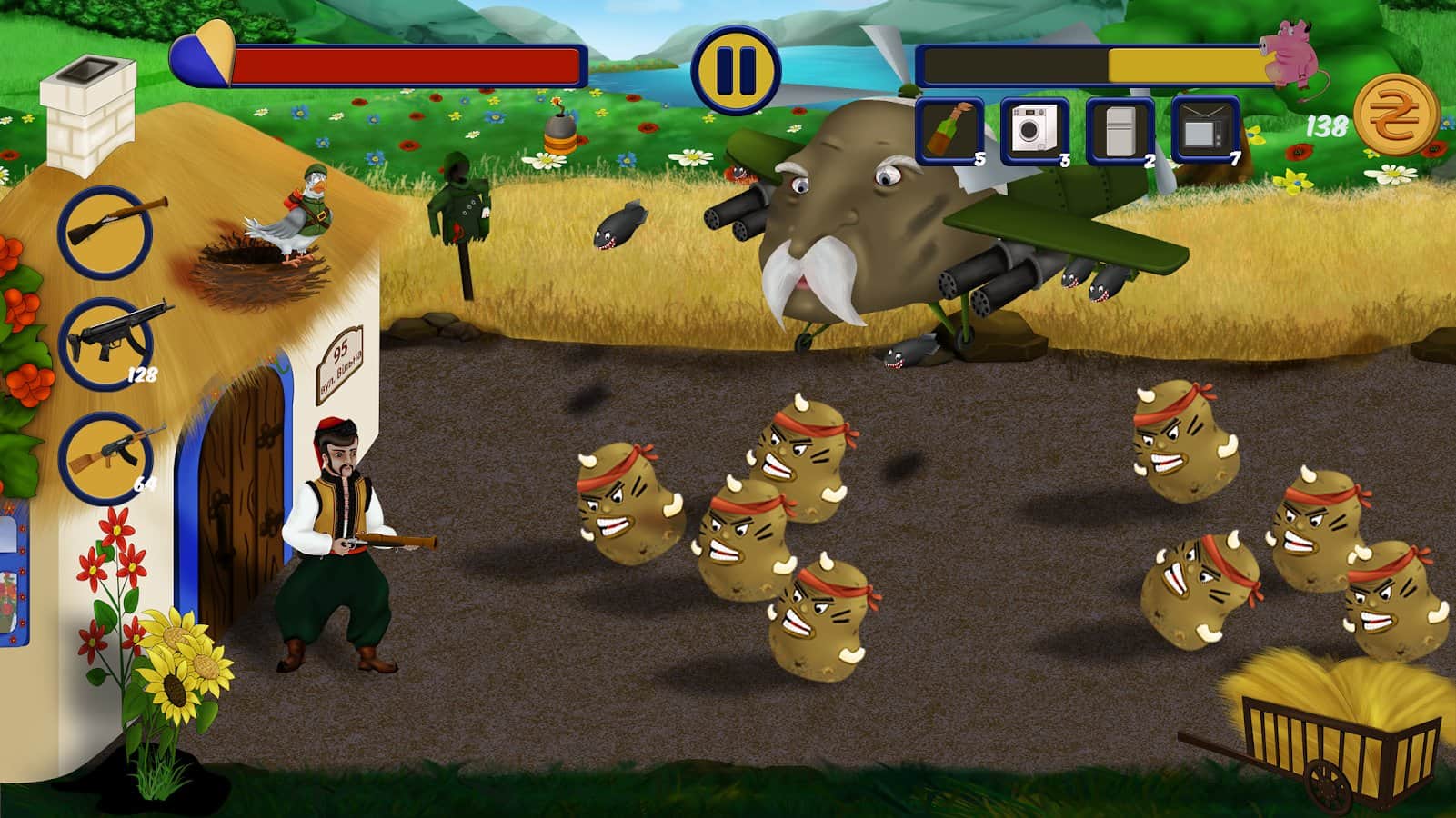1456x818 pixels.
Task: Select the musket rifle weapon
Action: 105,231
